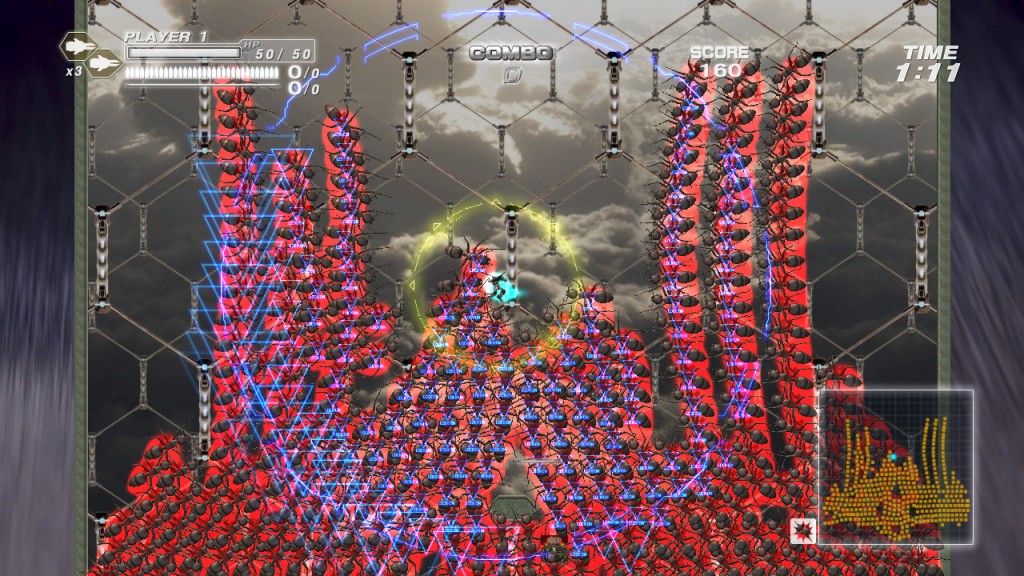Click the radar minimap with orange enemy dots
This screenshot has width=1024, height=576.
pos(895,466)
